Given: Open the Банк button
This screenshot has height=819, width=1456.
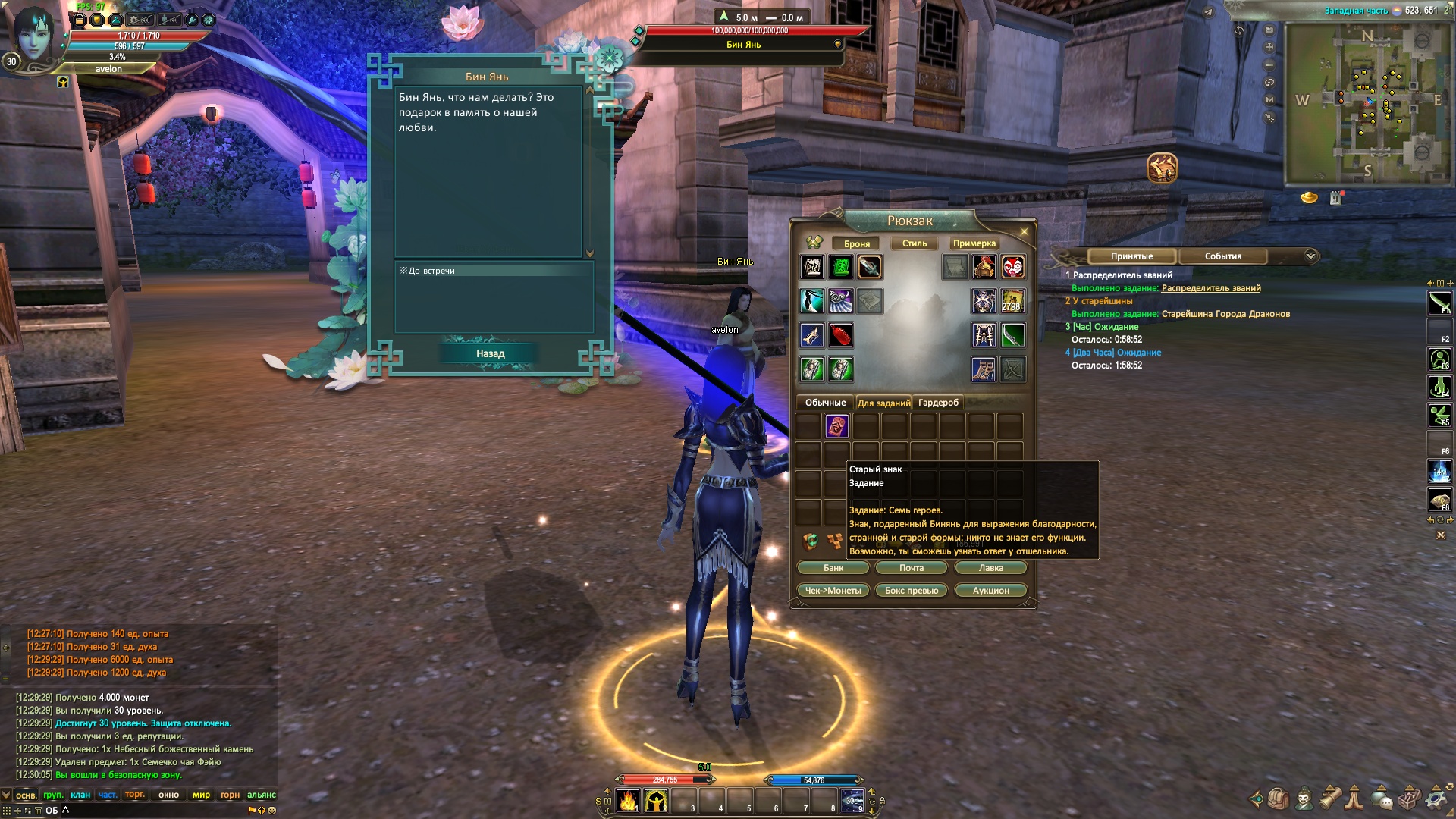Looking at the screenshot, I should point(833,568).
